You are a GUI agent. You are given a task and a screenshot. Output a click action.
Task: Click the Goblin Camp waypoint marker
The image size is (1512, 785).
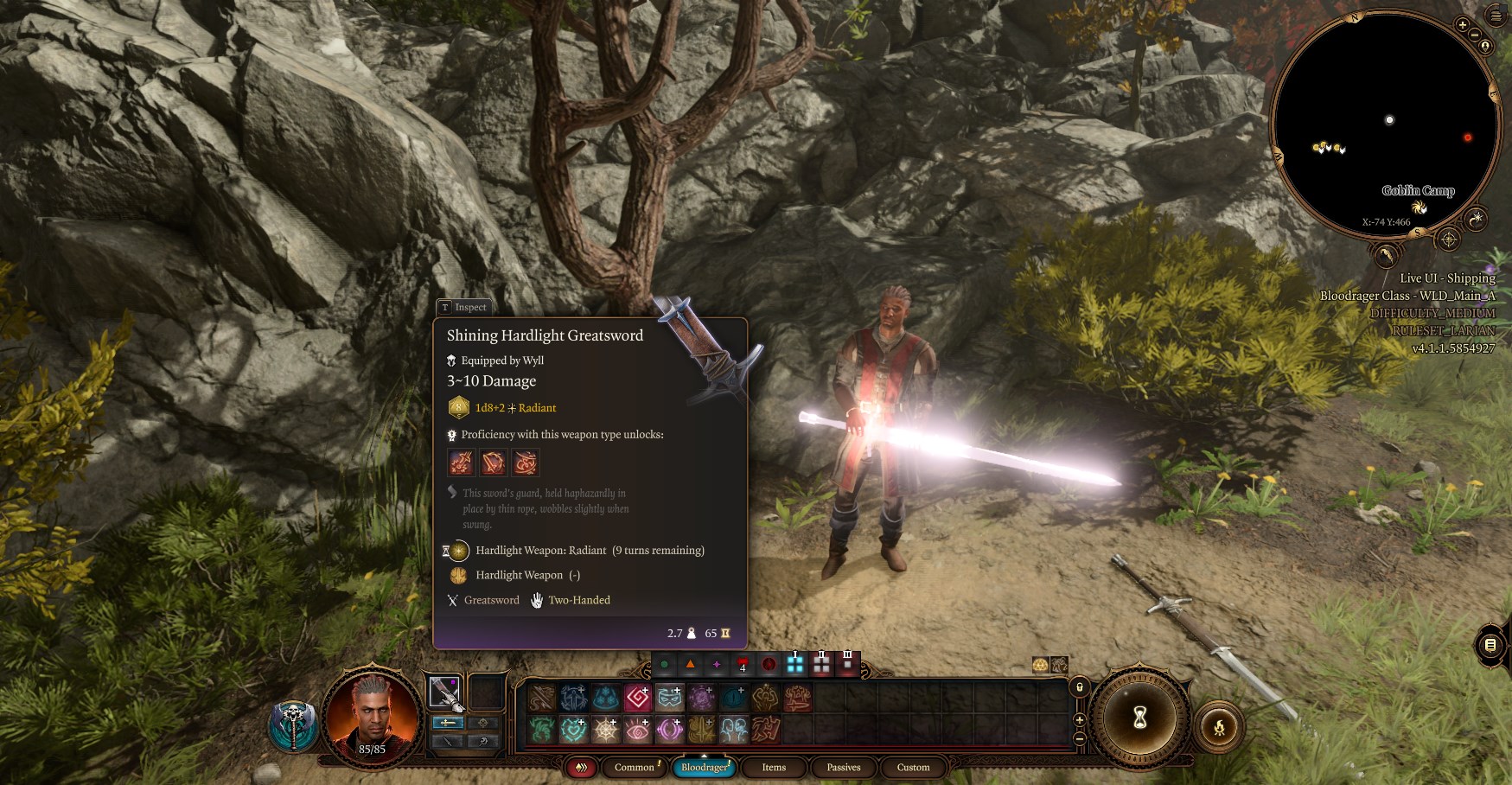(1419, 207)
